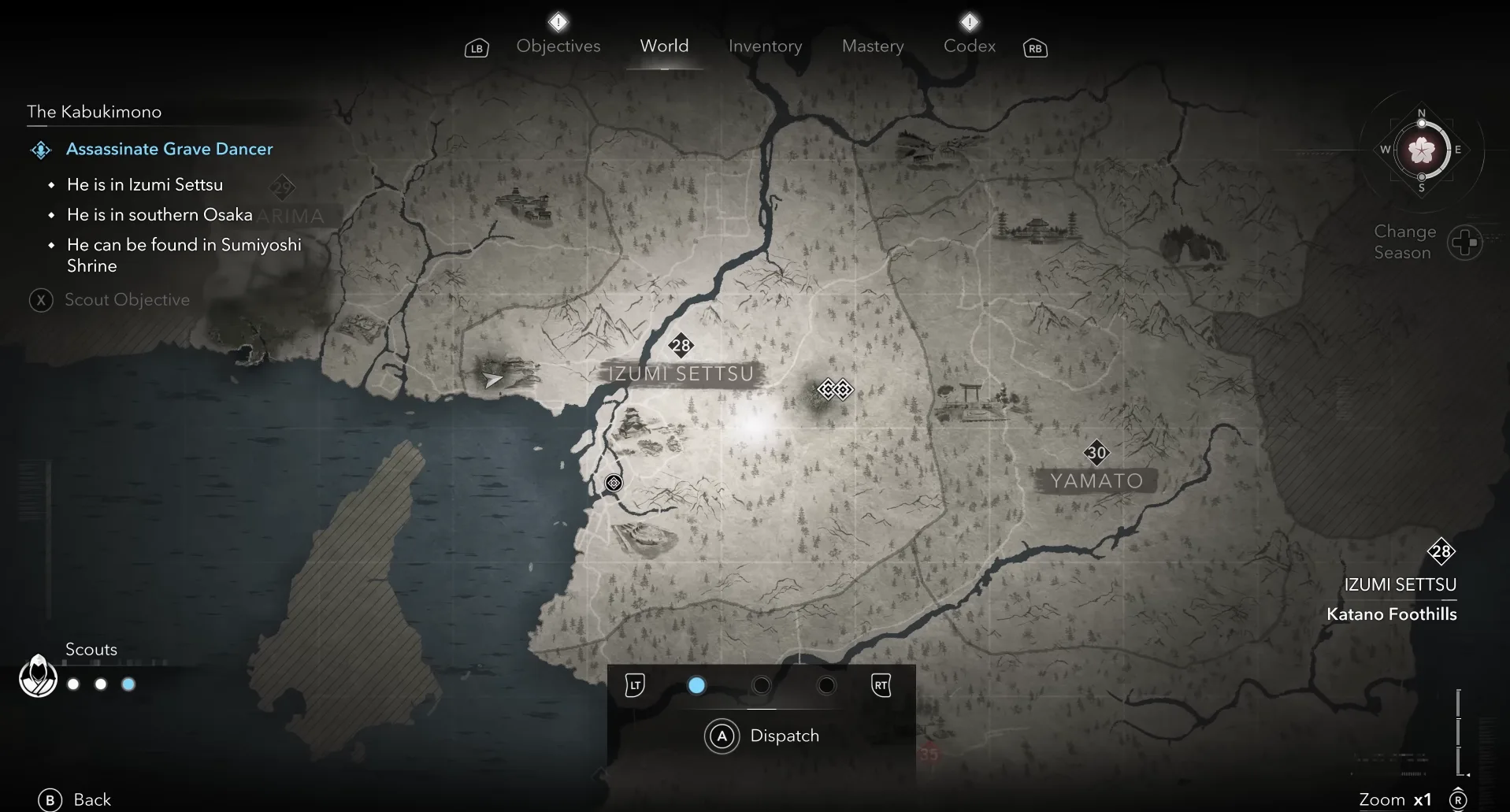Click the Izumi Settsu level 28 marker
1510x812 pixels.
tap(681, 345)
